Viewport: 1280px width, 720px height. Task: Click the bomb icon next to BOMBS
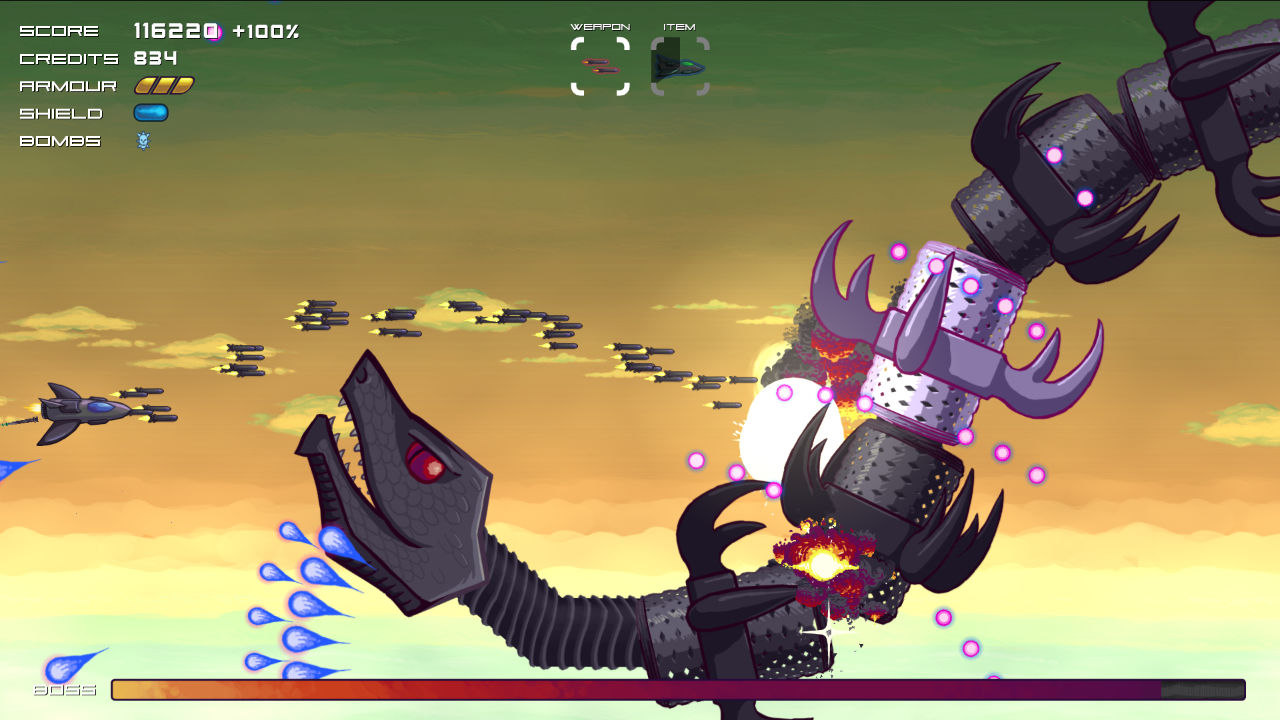145,142
